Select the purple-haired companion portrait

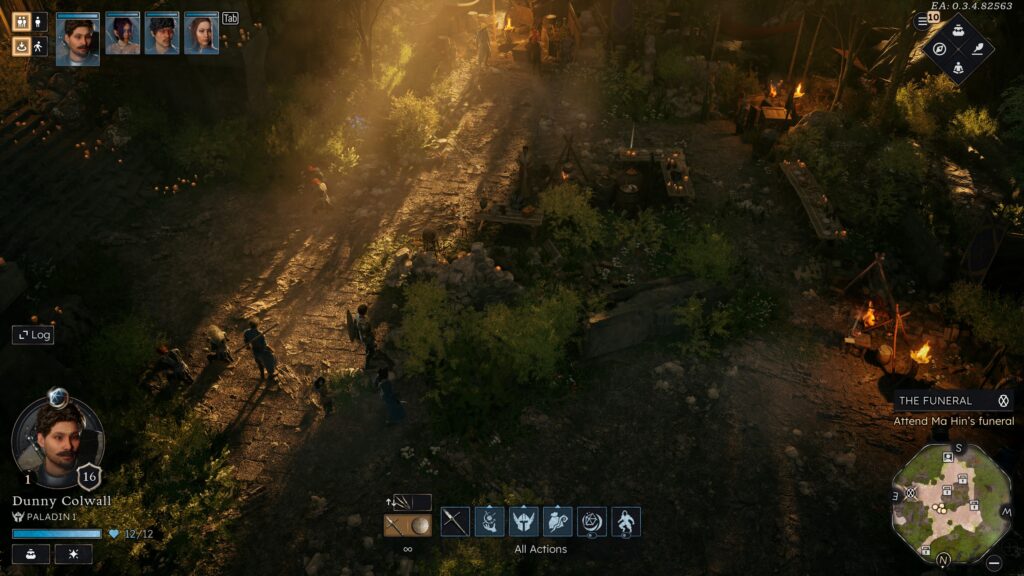[122, 34]
